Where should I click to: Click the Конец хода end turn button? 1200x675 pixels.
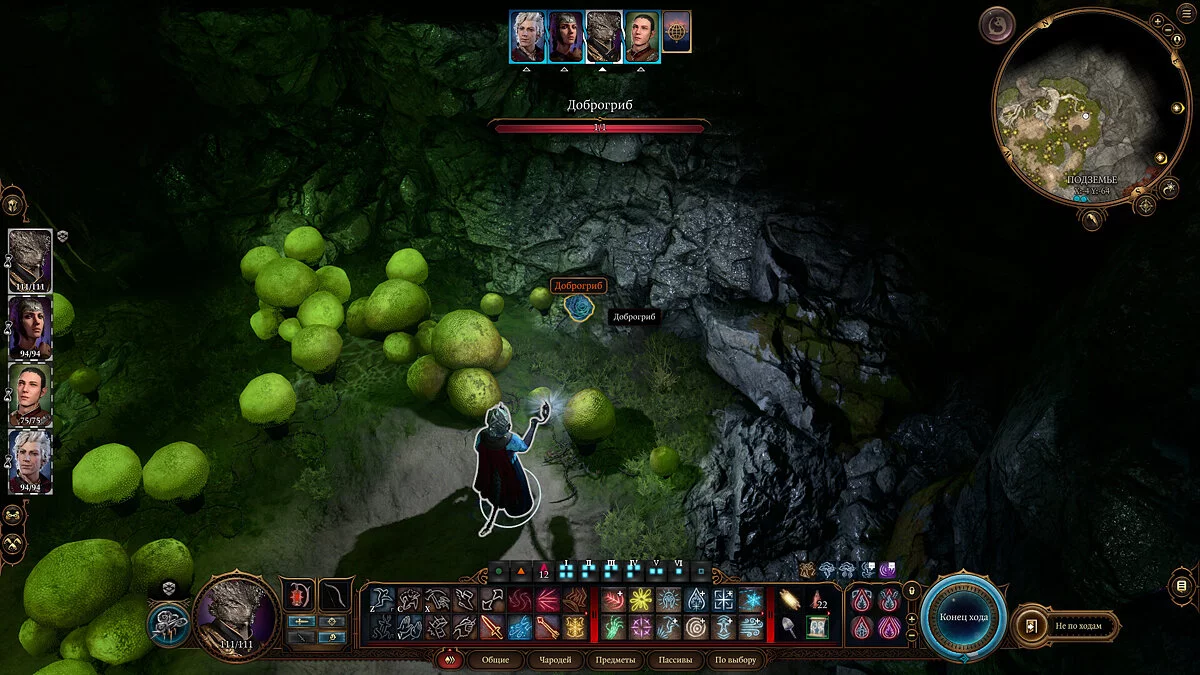pyautogui.click(x=963, y=616)
